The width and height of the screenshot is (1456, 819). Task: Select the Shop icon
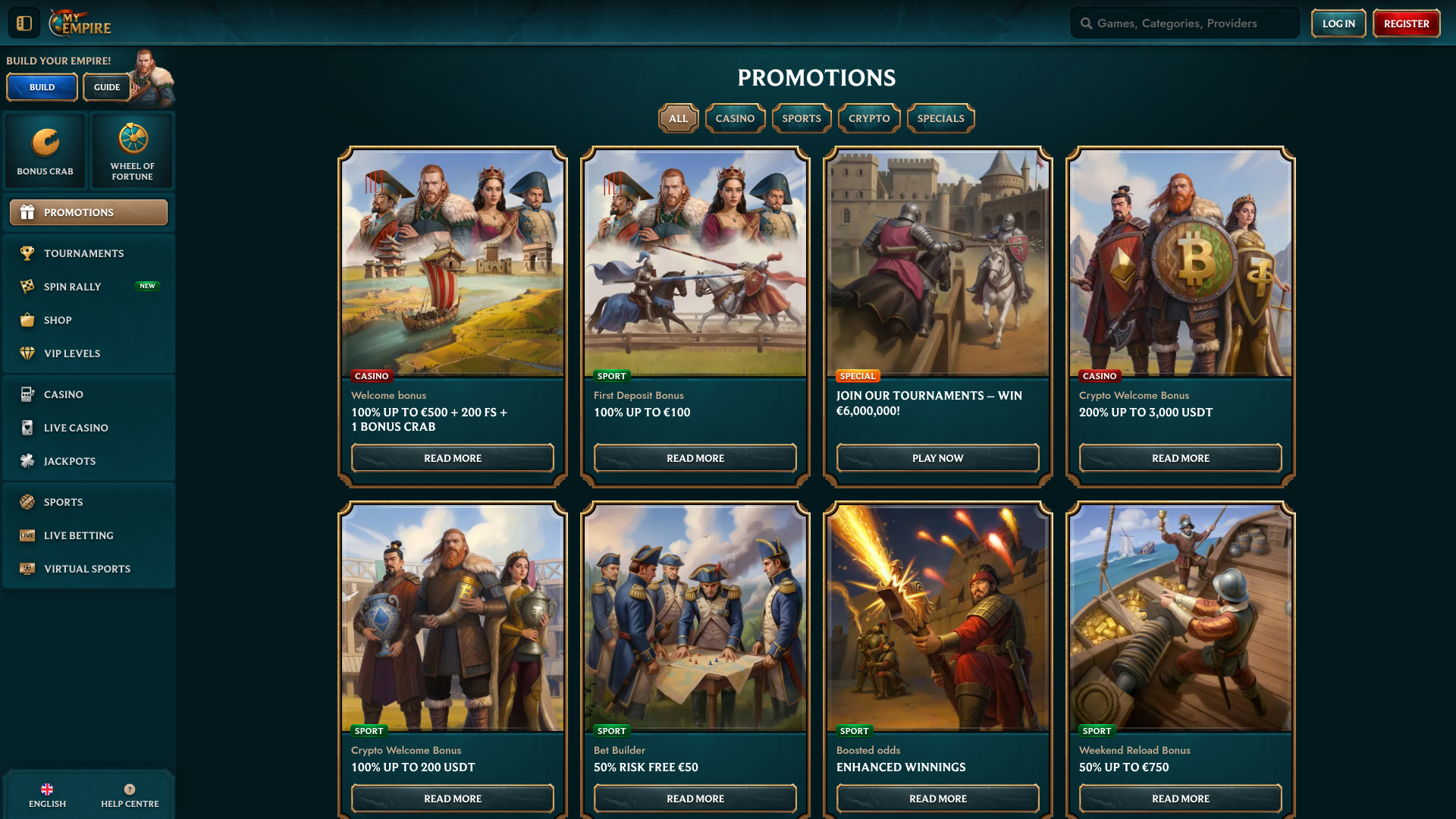point(27,319)
